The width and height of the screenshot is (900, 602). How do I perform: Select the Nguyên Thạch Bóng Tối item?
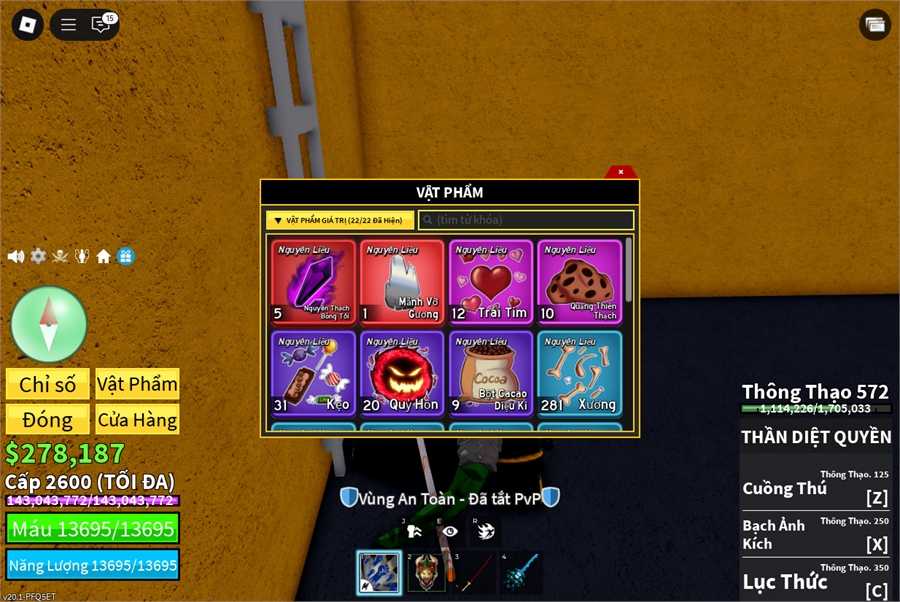pos(313,282)
